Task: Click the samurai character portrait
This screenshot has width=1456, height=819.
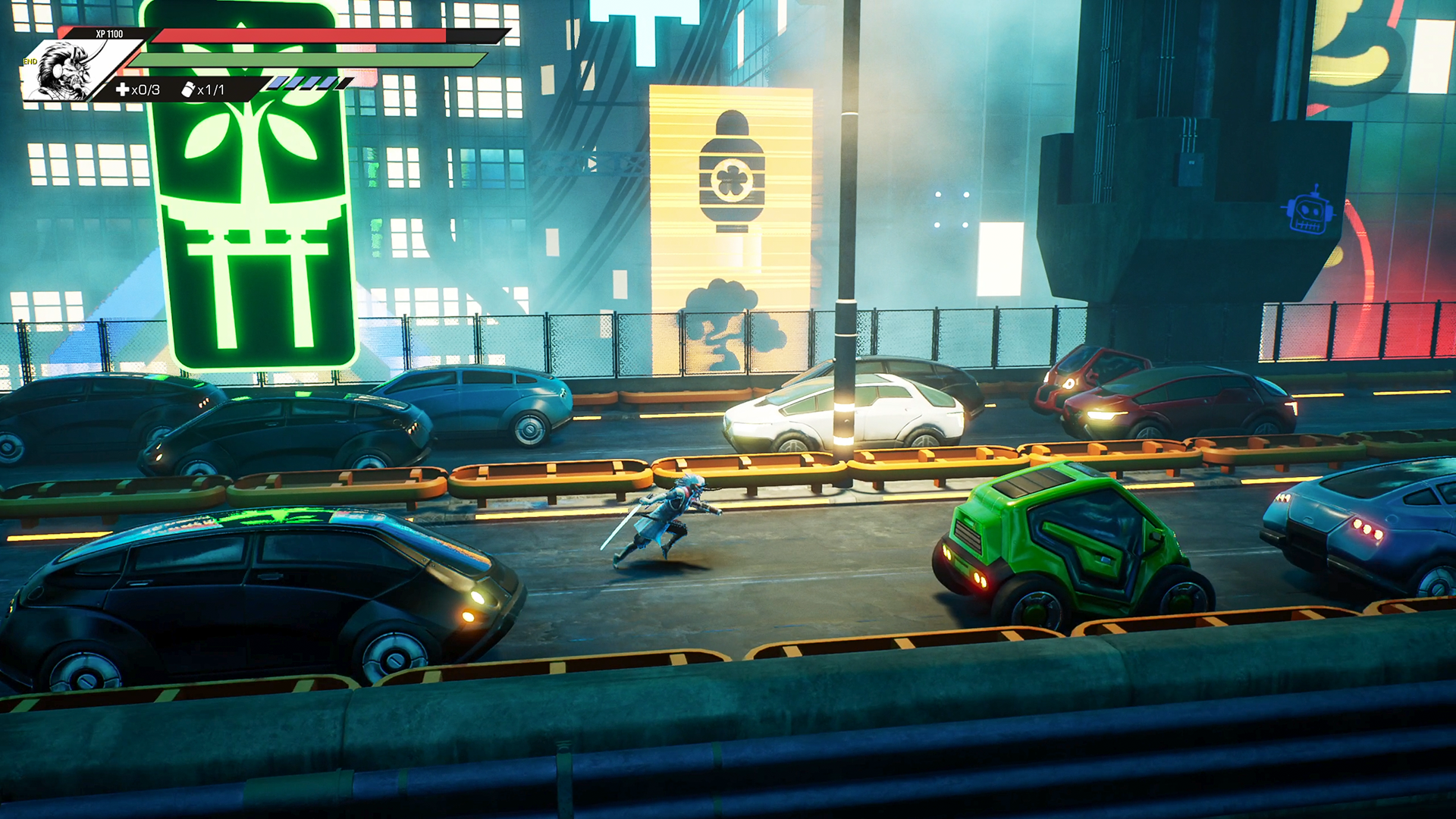Action: [67, 71]
